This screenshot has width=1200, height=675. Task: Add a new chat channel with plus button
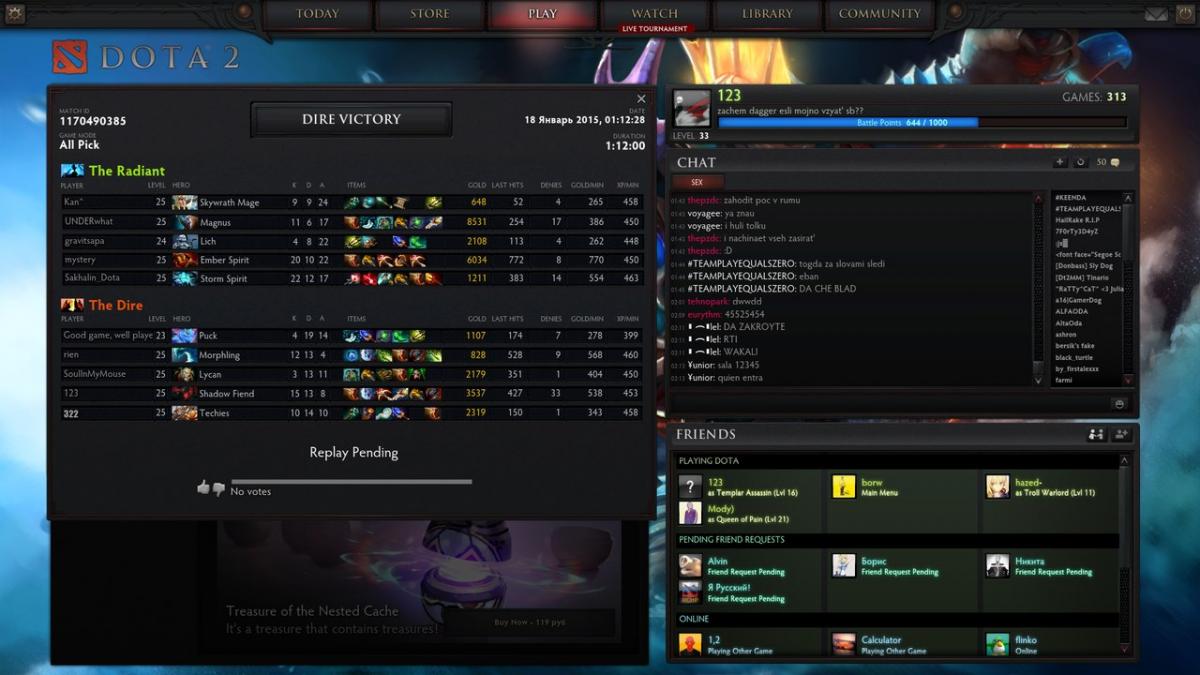click(x=1060, y=162)
